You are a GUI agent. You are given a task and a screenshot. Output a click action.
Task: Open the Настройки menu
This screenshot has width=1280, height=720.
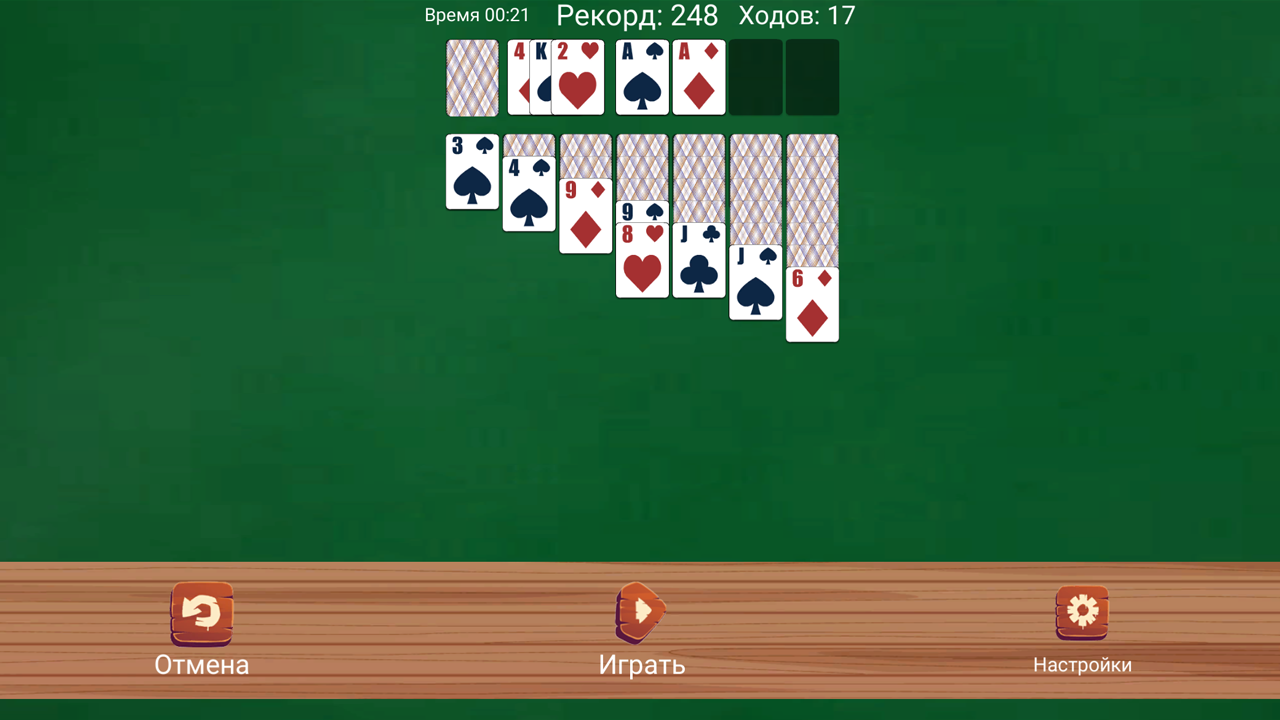click(x=1083, y=663)
